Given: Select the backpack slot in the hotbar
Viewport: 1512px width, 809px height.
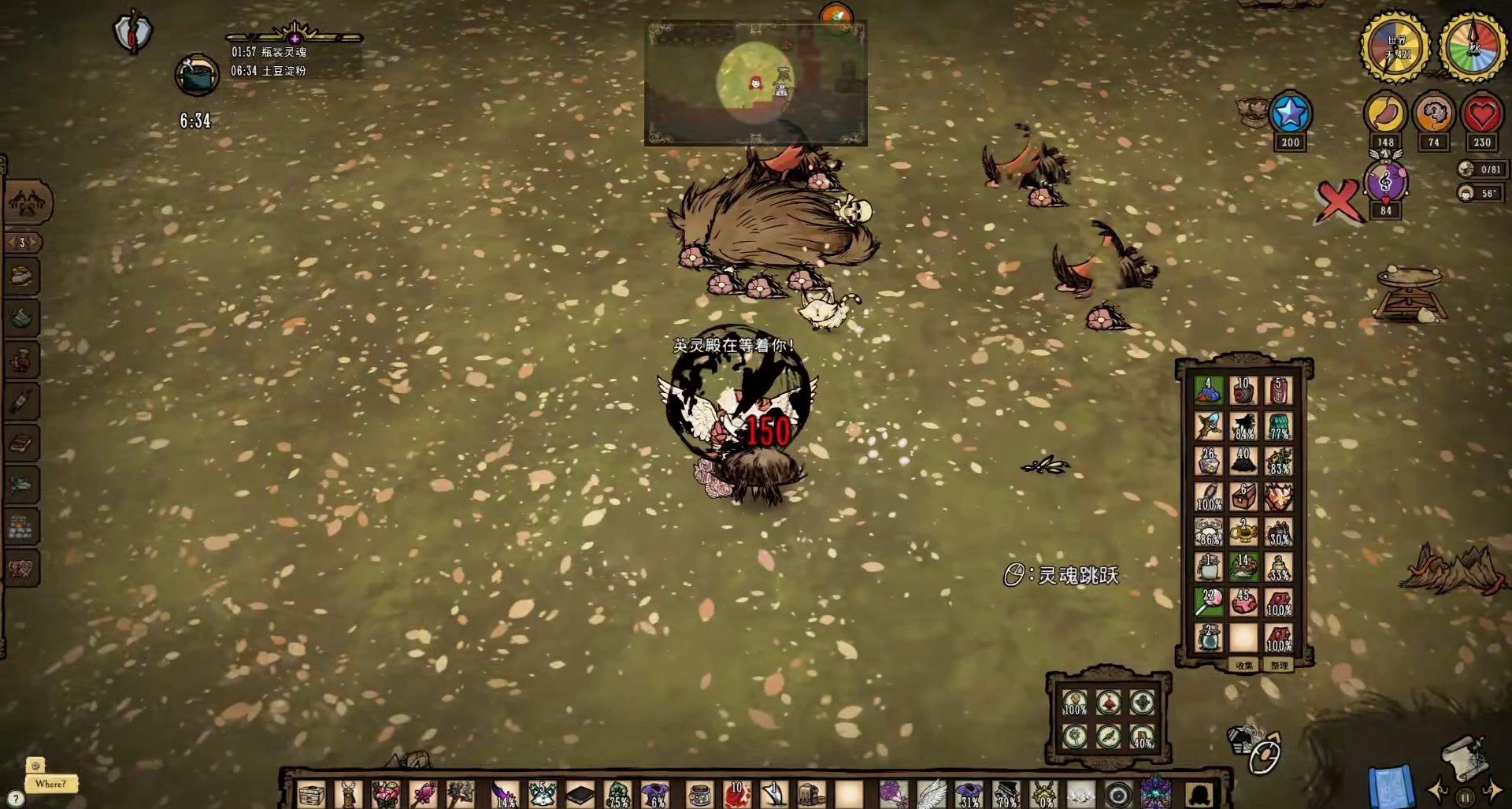Looking at the screenshot, I should pos(811,794).
